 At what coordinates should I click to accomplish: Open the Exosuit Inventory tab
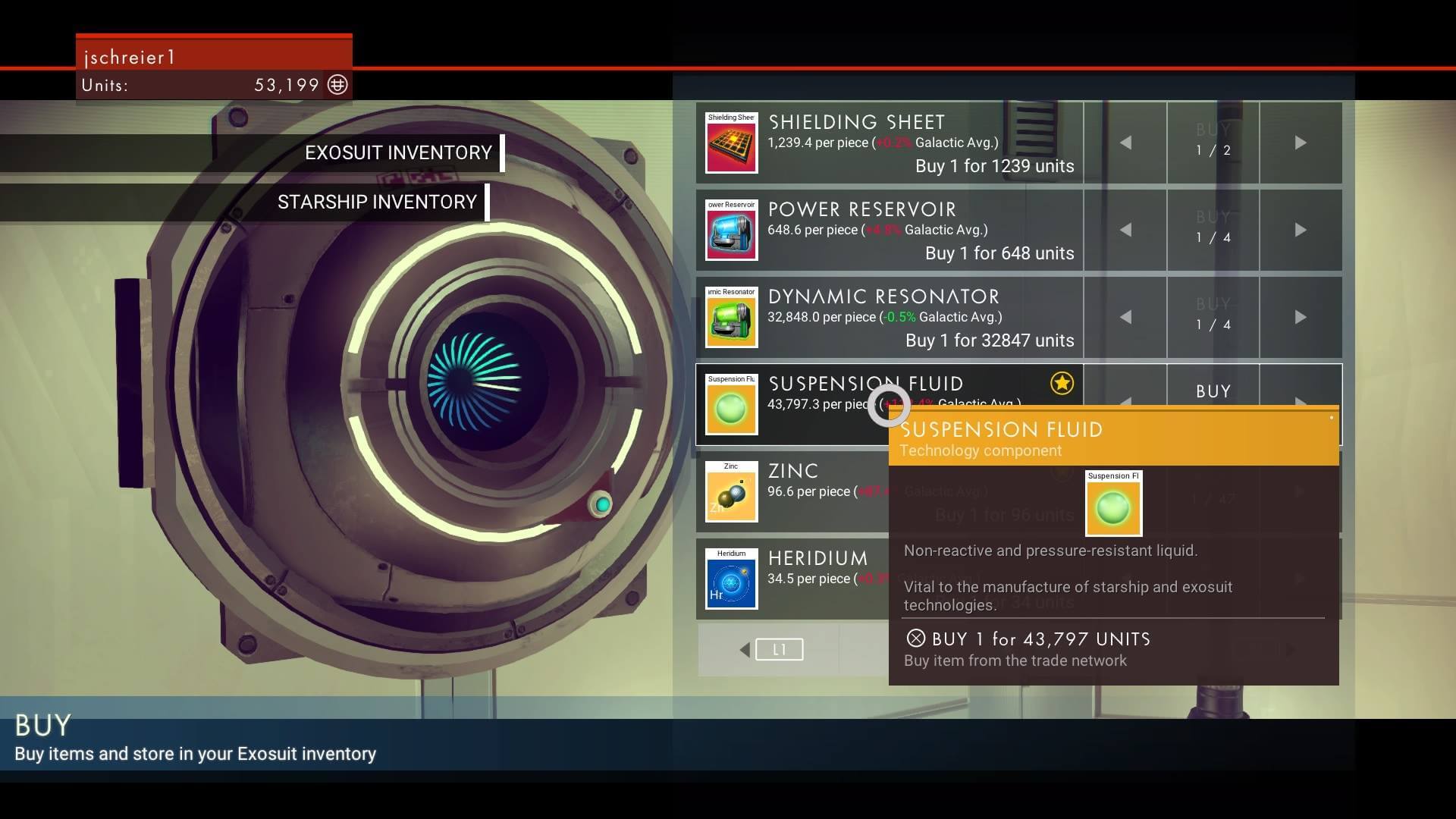398,153
